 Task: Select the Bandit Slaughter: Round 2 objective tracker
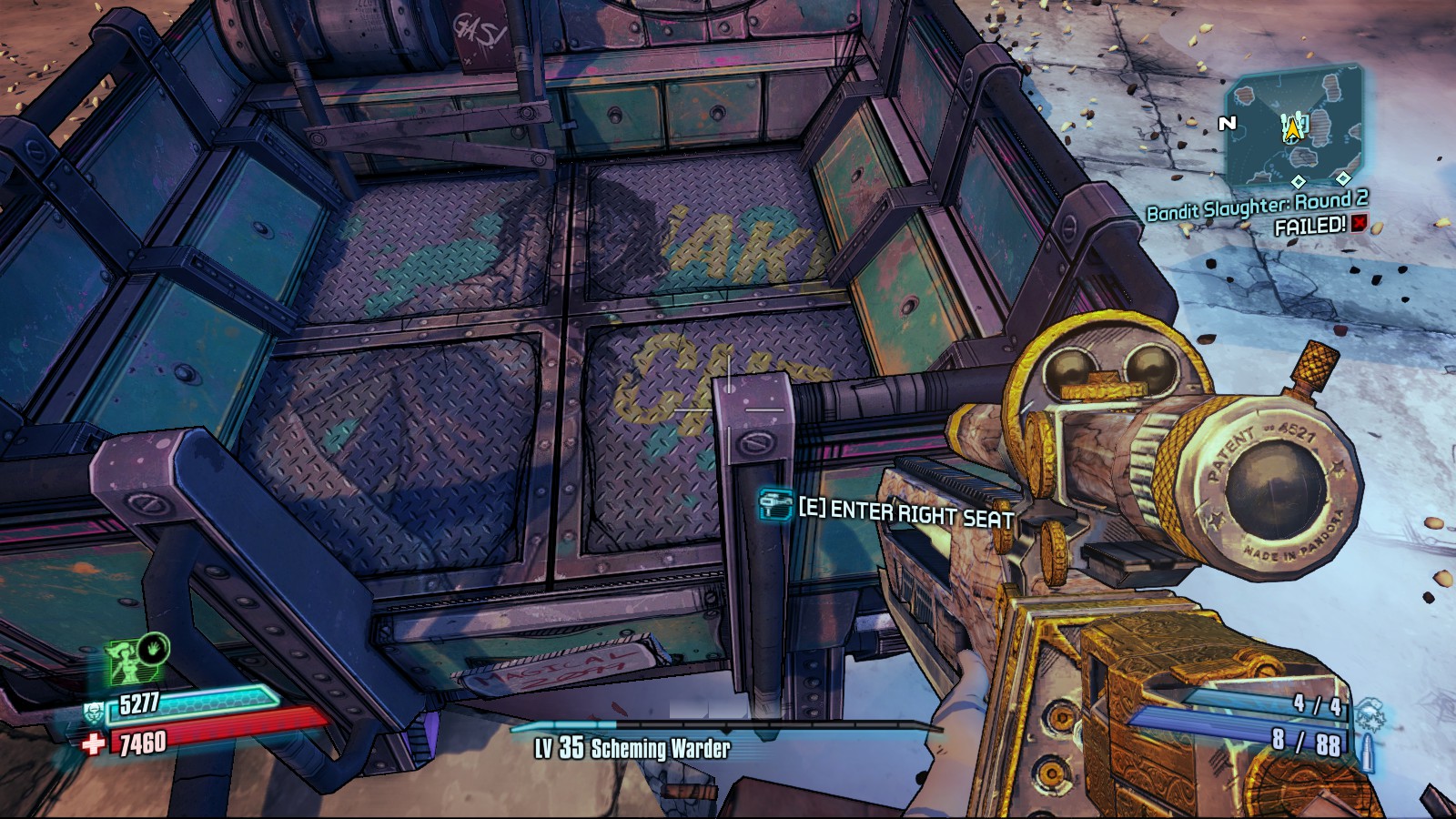tap(1257, 207)
